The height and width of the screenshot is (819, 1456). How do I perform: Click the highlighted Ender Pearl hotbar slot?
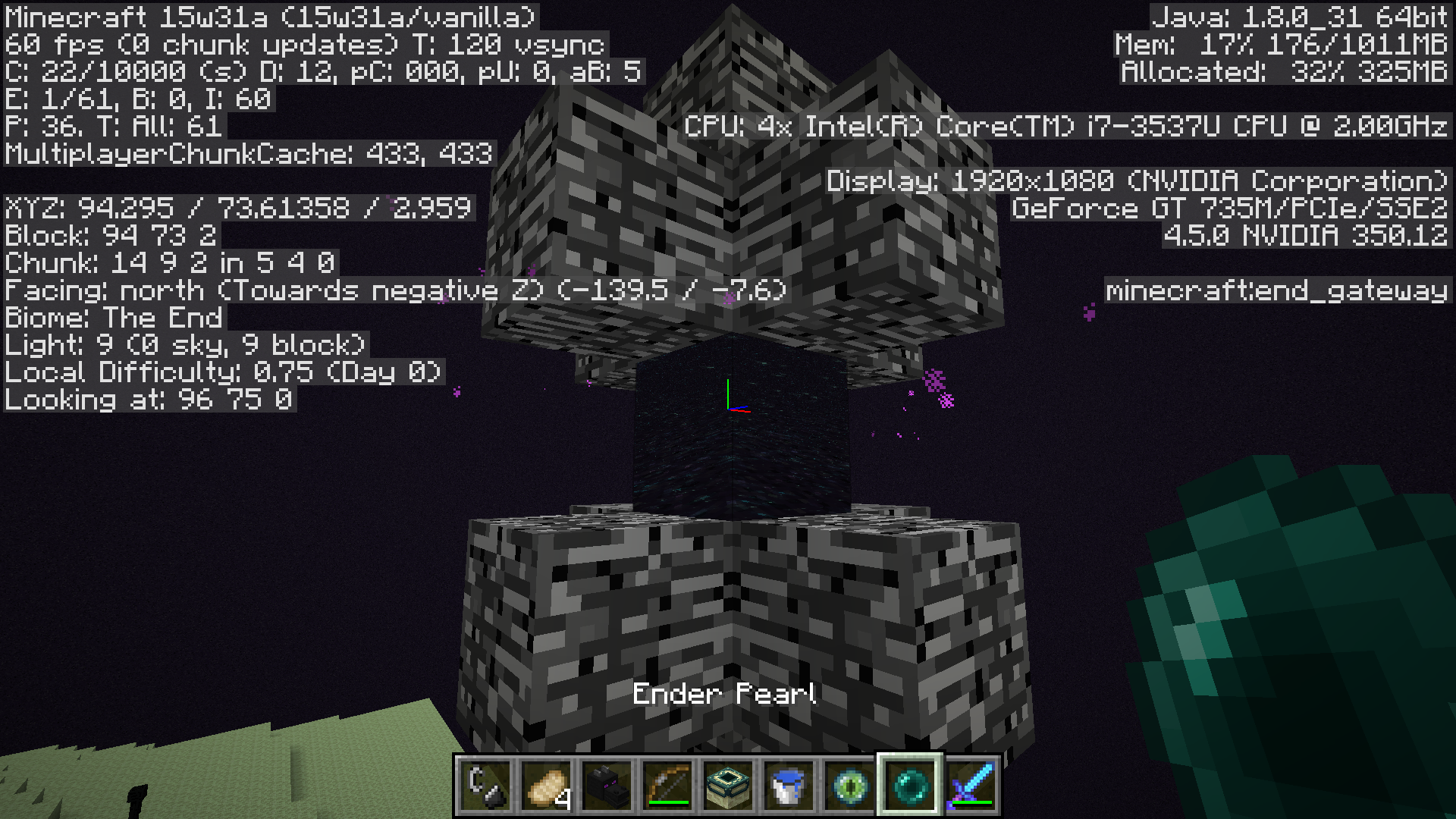click(910, 785)
